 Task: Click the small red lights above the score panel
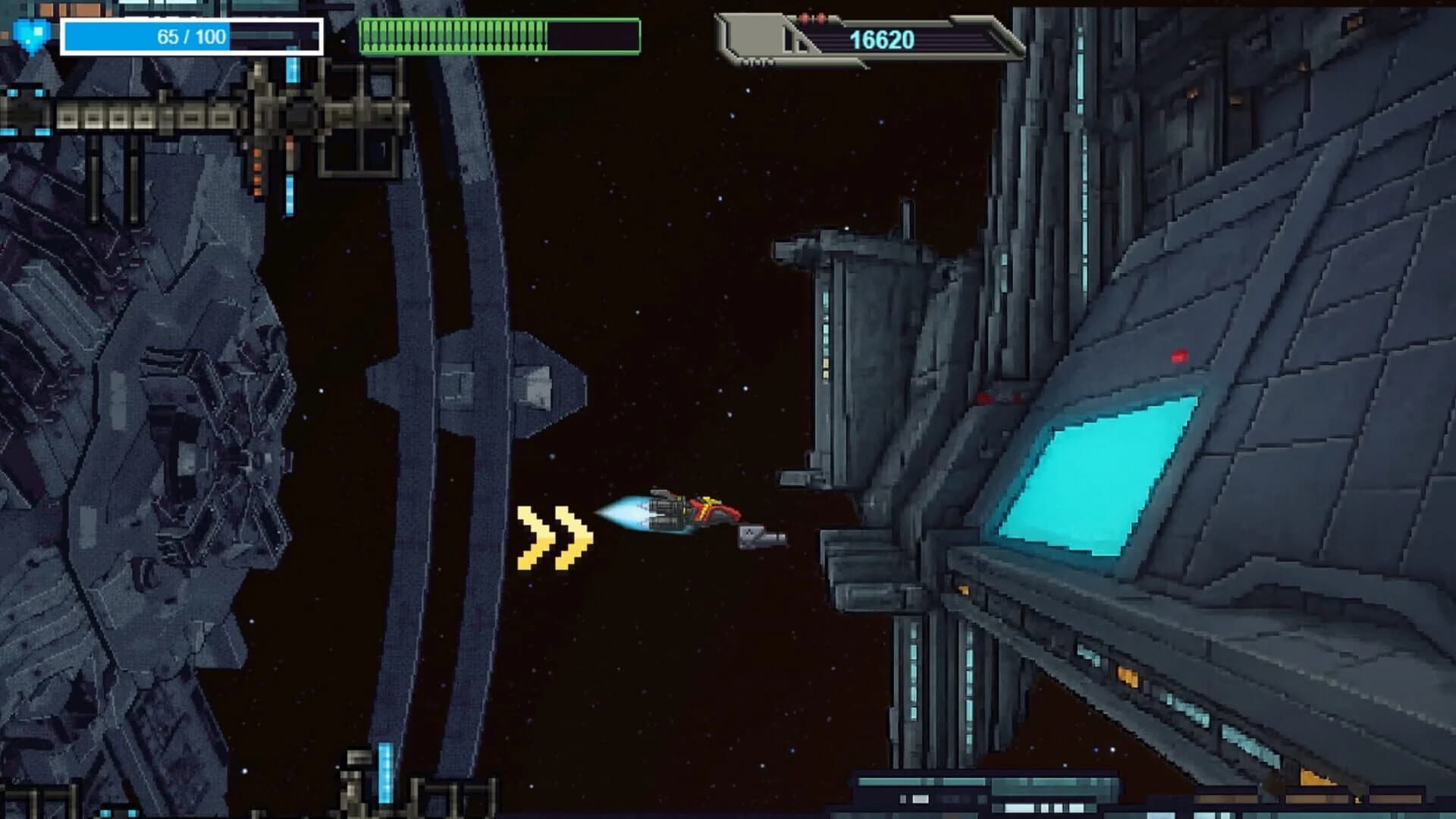[811, 17]
